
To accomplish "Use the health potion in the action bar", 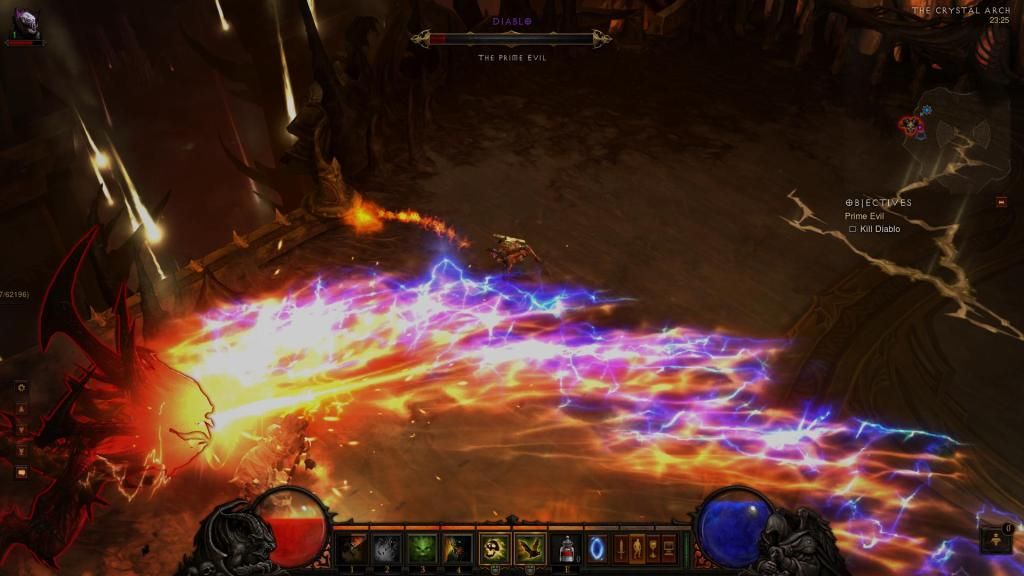I will click(x=566, y=548).
